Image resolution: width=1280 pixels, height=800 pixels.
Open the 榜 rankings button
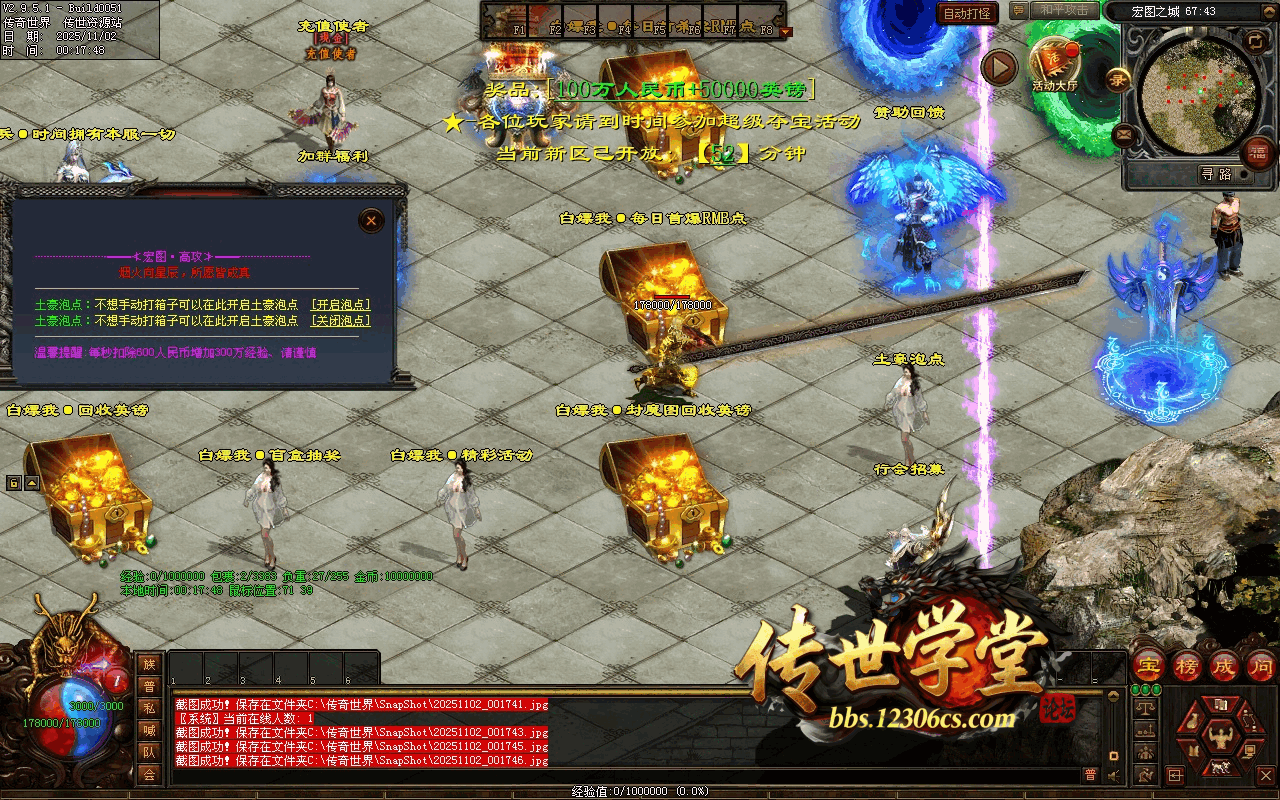[x=1187, y=665]
